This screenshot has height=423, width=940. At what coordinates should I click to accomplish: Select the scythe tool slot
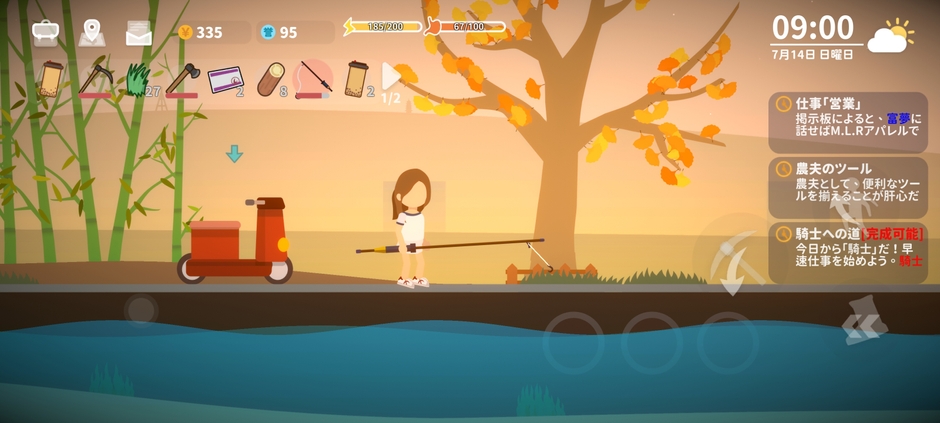tap(96, 78)
